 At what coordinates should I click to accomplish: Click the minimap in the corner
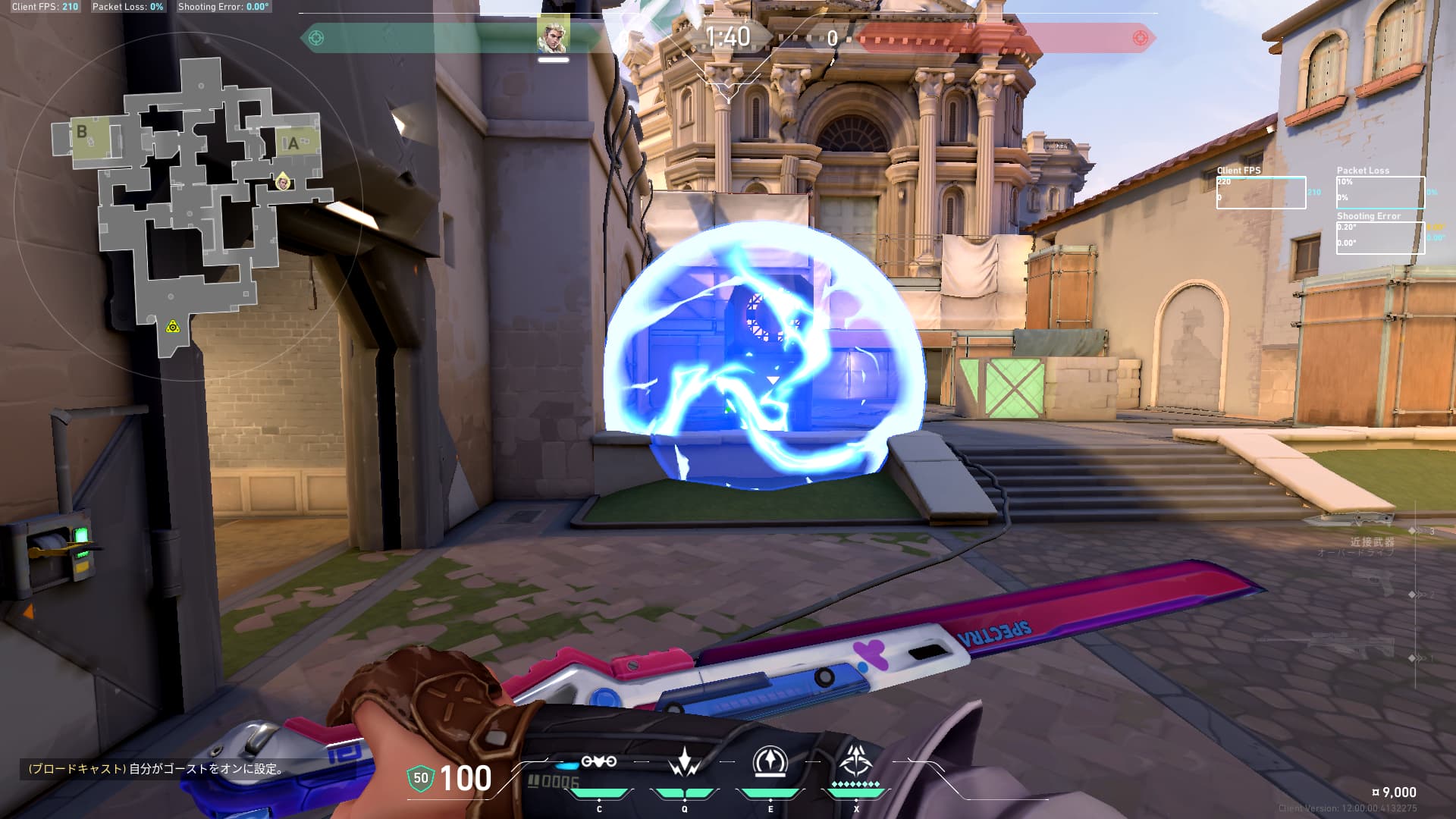pos(190,205)
